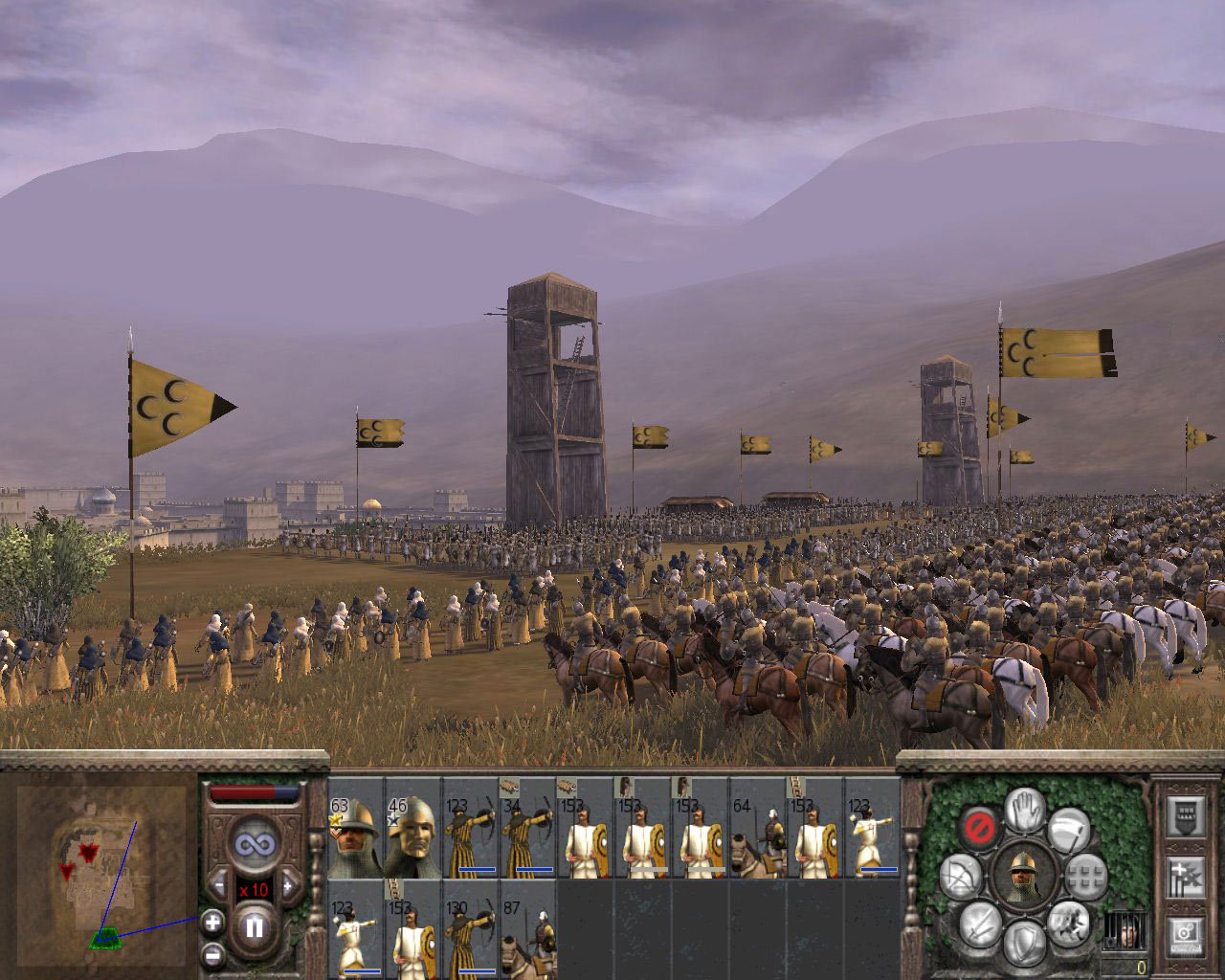This screenshot has height=980, width=1225.
Task: Cancel current orders with red prohibition icon
Action: pyautogui.click(x=979, y=826)
